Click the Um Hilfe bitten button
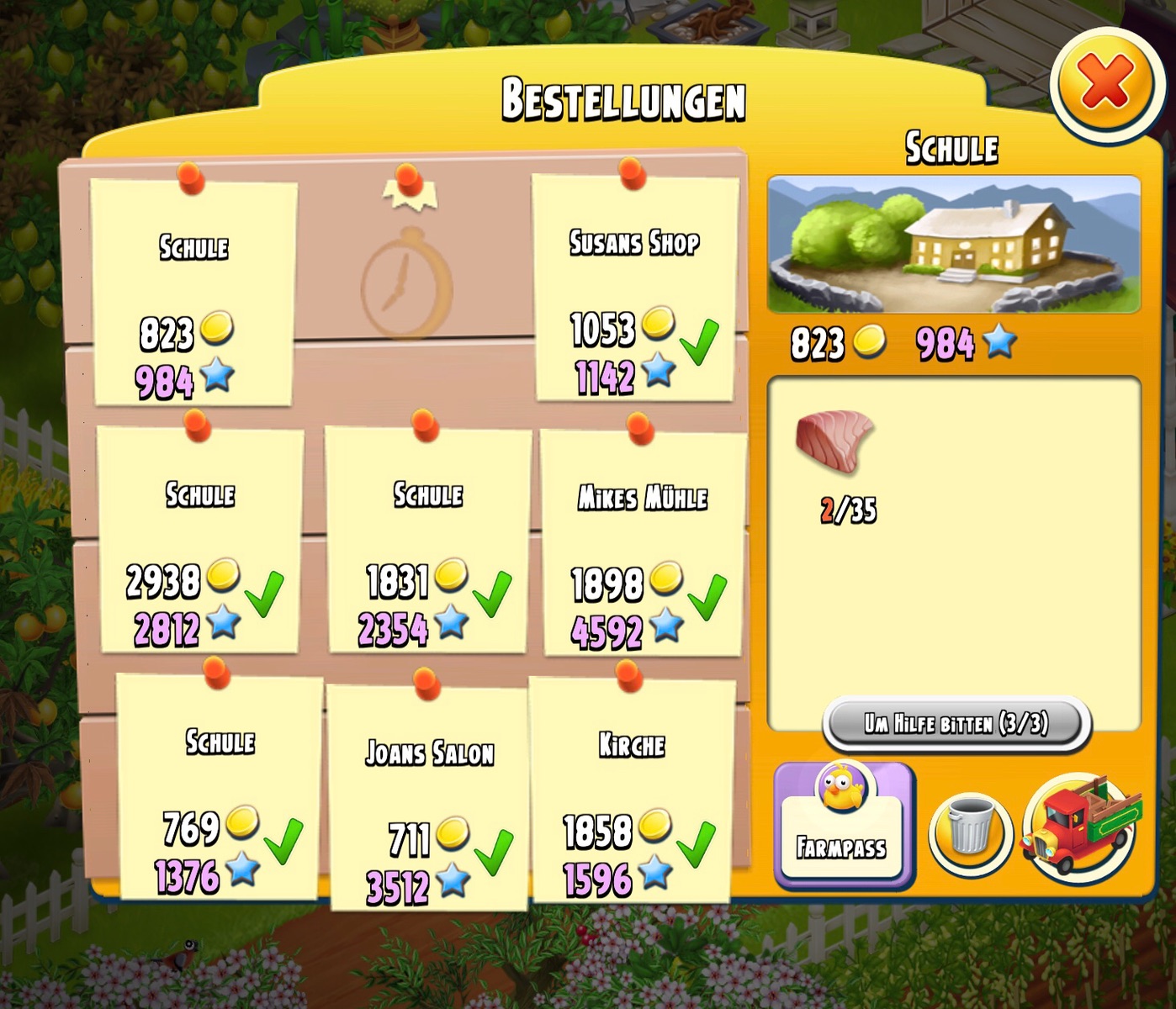The width and height of the screenshot is (1176, 1009). point(956,723)
